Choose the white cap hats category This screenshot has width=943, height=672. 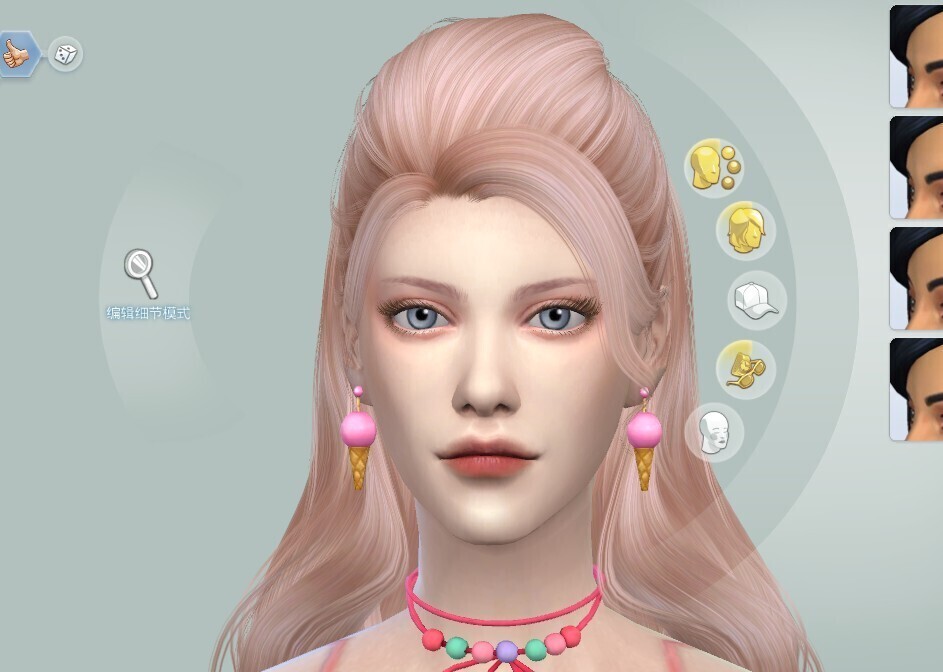756,300
